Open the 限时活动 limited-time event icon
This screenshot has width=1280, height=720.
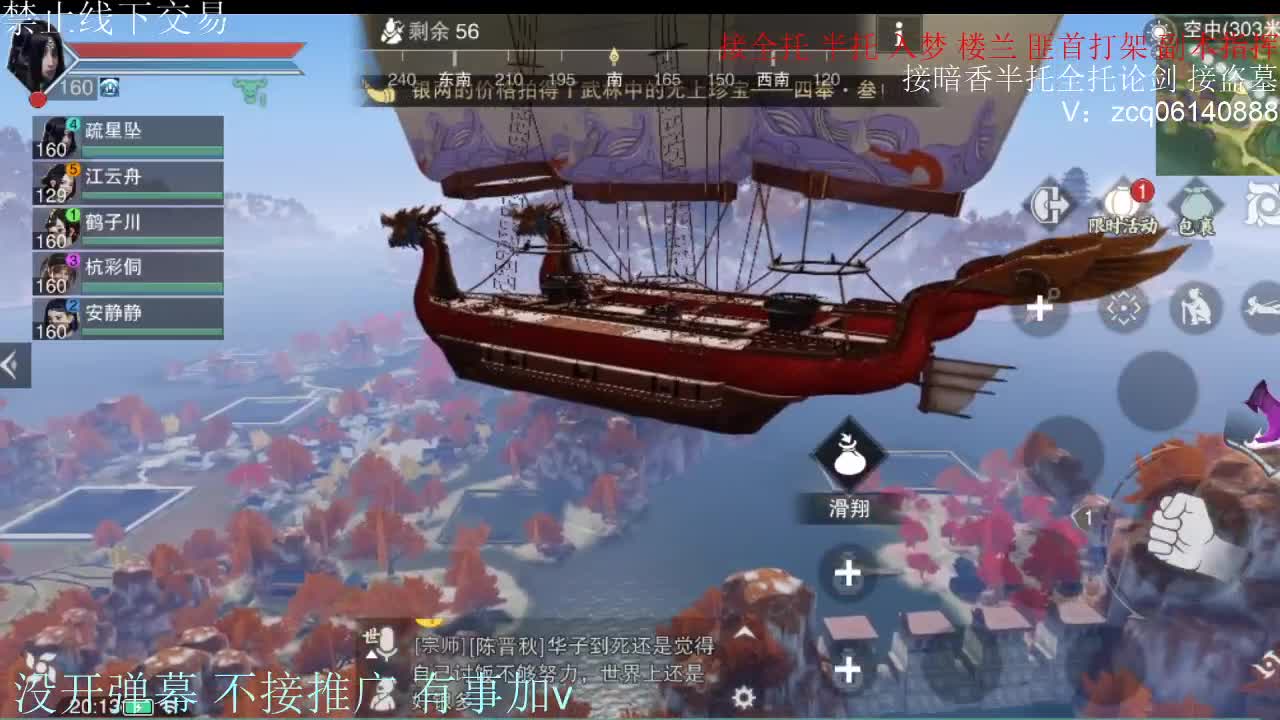click(x=1120, y=201)
